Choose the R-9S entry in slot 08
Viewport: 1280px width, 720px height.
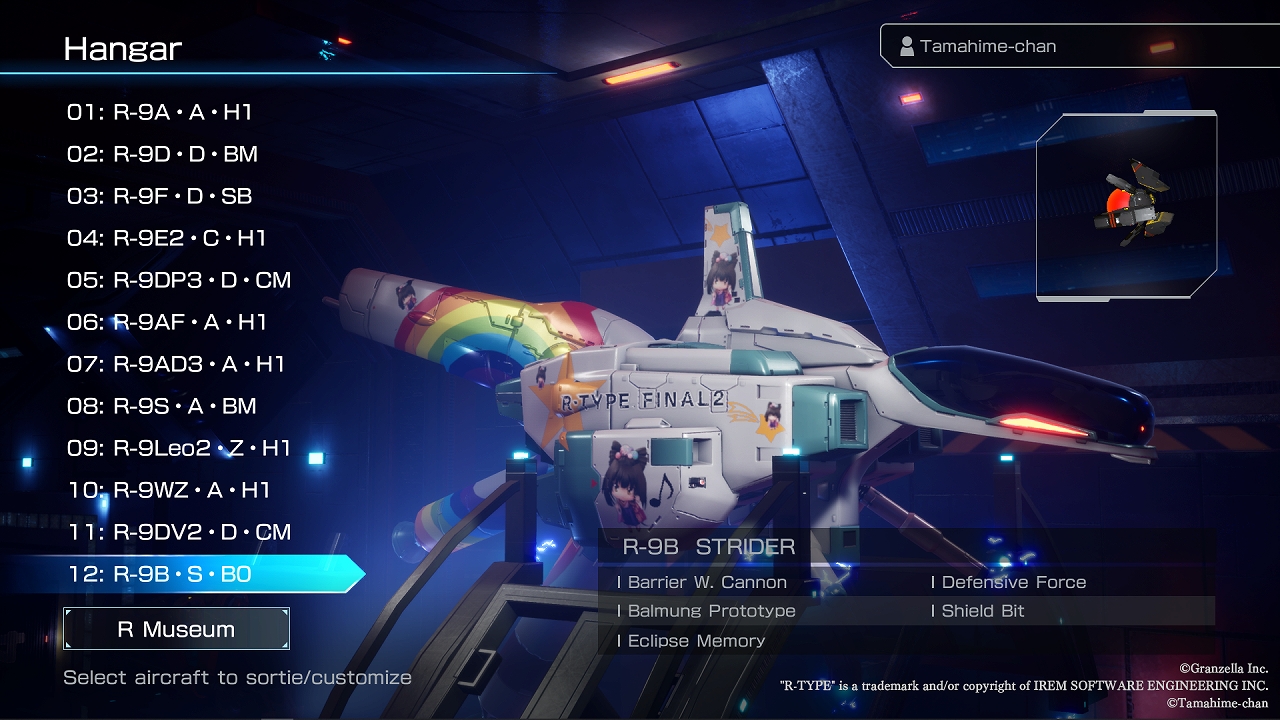coord(162,406)
